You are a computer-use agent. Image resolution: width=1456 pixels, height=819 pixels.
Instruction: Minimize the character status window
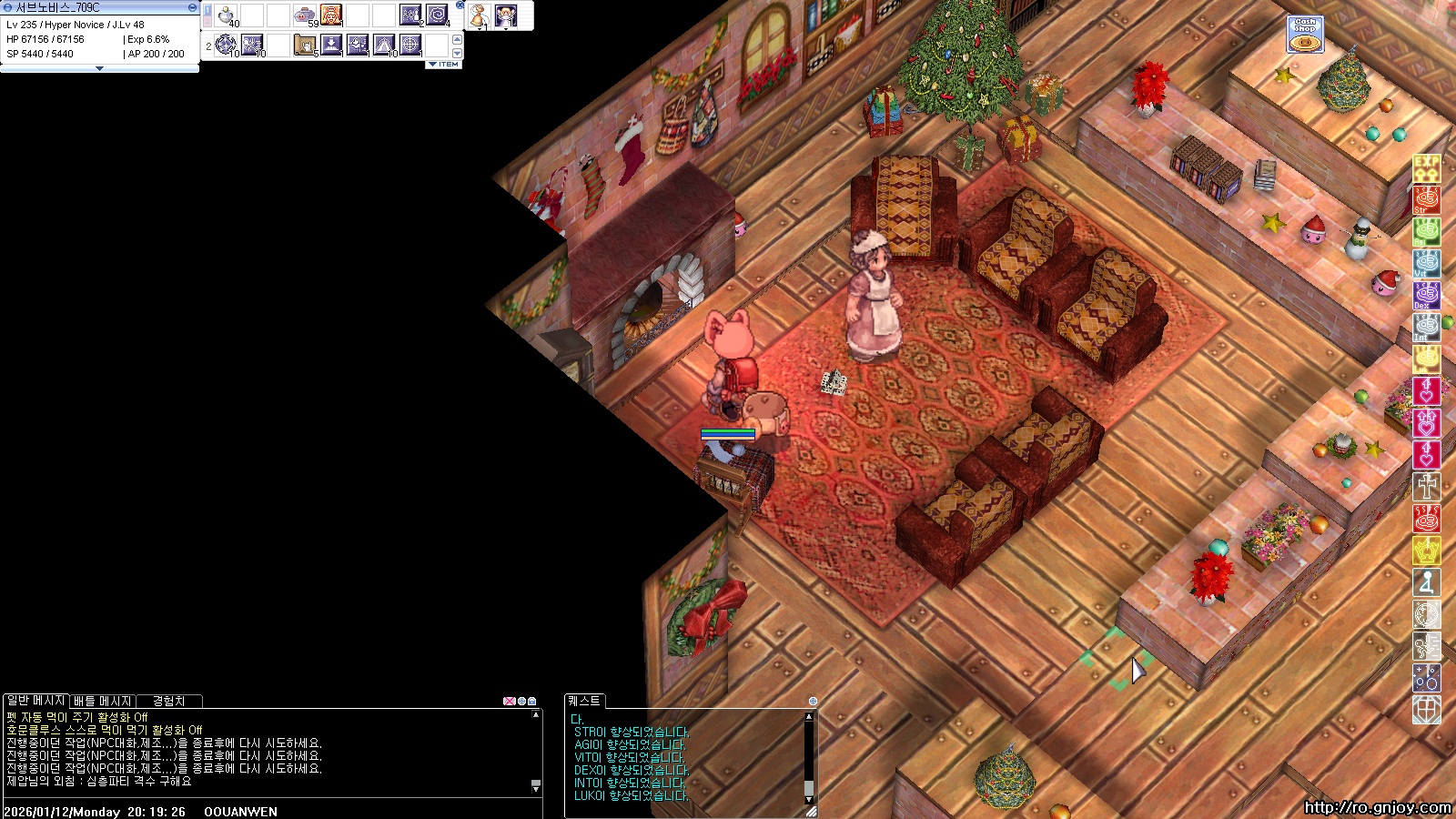coord(192,7)
